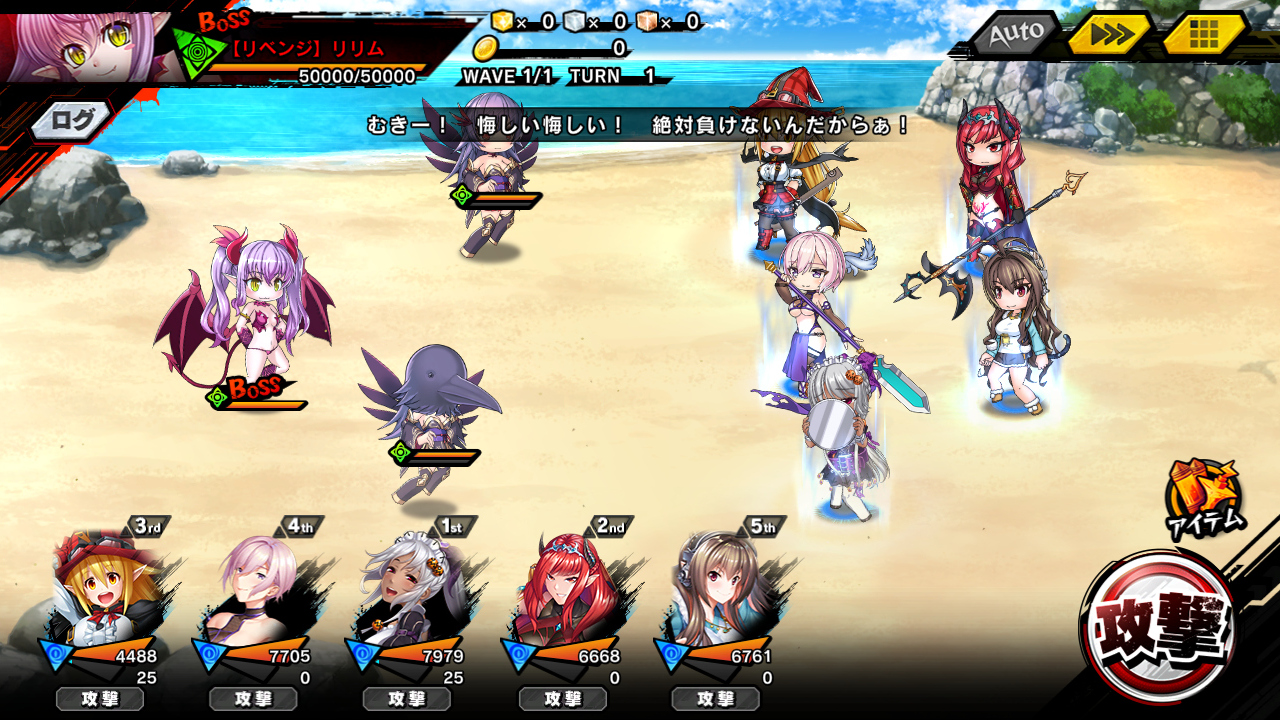Change the silver-haired maid's 攻撃 action button
The width and height of the screenshot is (1280, 720).
point(406,699)
